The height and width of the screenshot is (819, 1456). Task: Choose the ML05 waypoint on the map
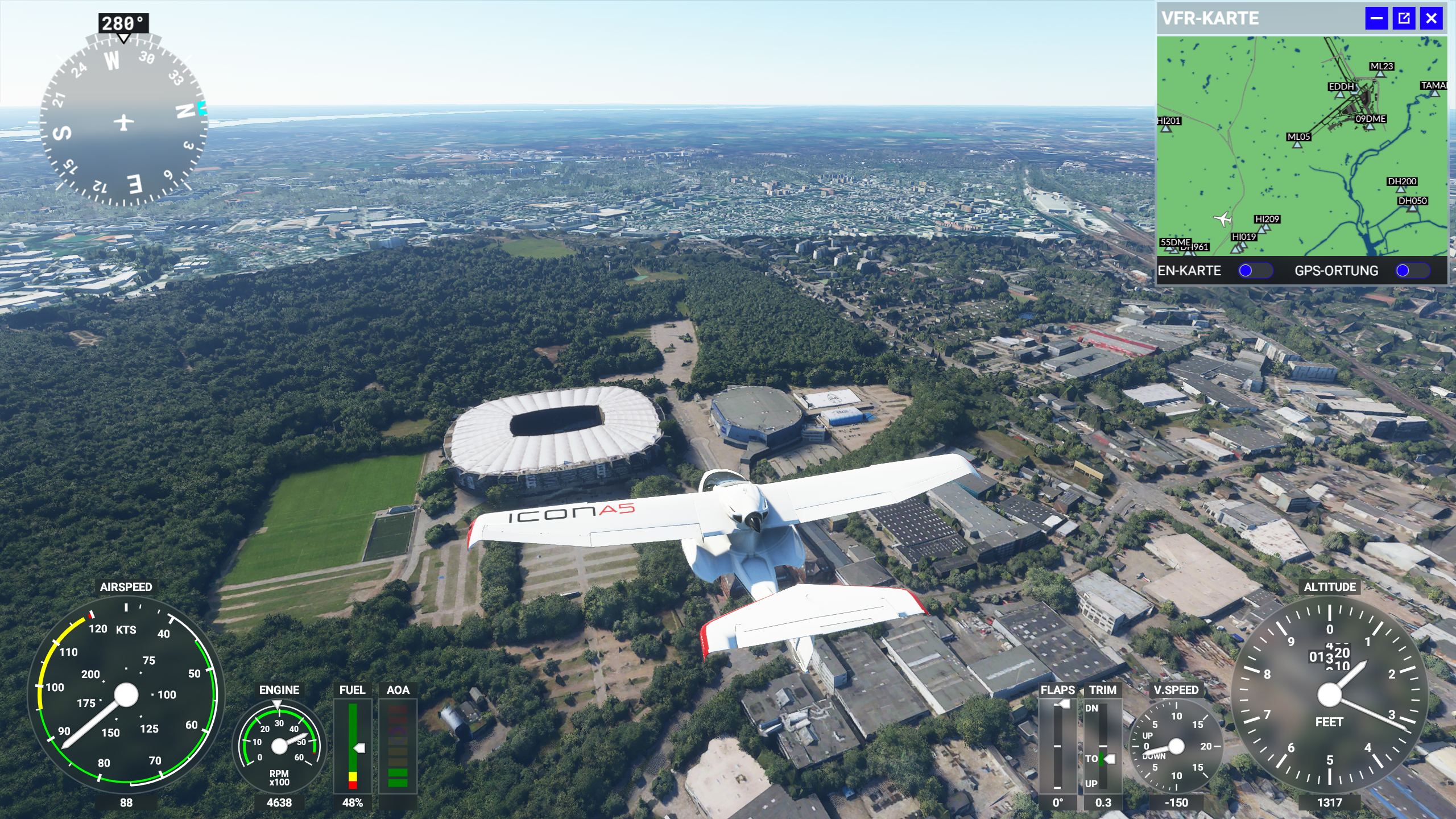click(x=1297, y=144)
